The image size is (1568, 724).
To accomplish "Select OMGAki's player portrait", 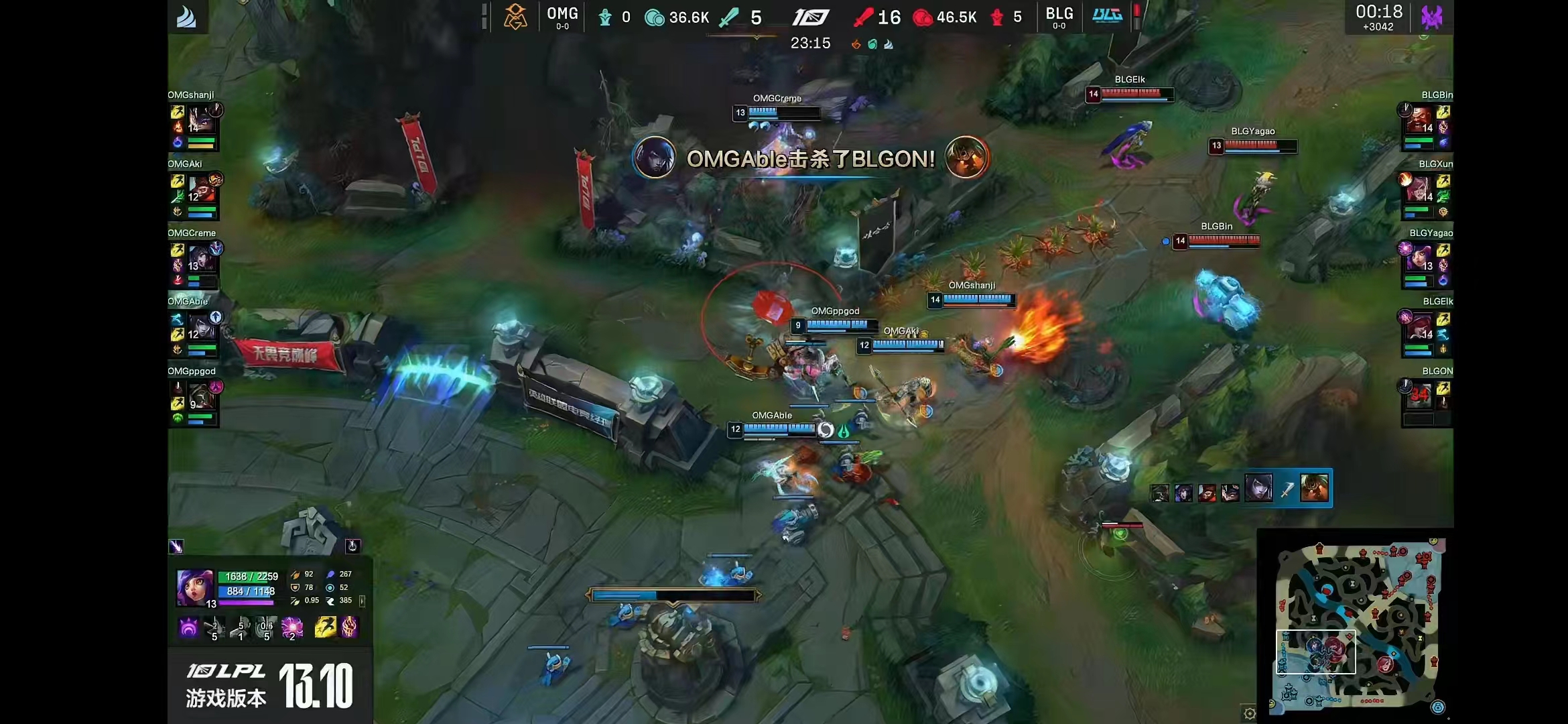I will coord(201,189).
